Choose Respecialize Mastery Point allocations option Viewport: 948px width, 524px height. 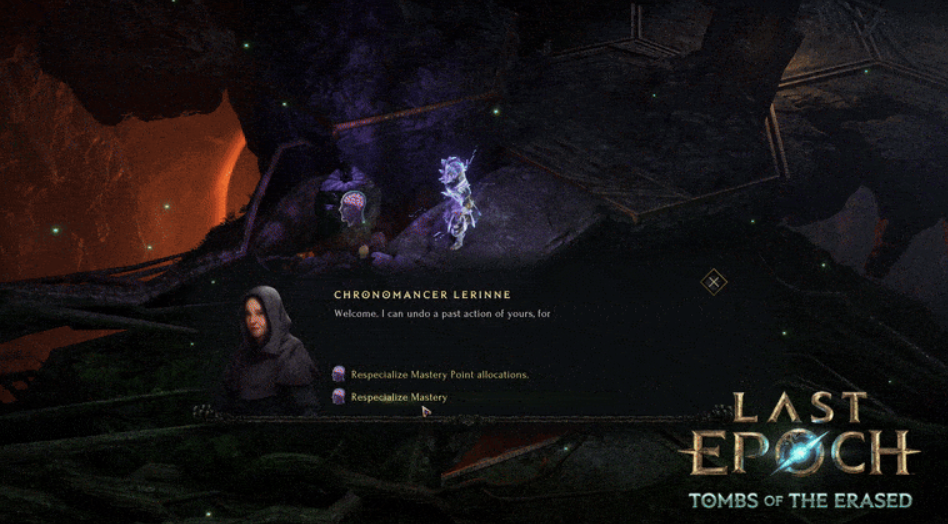pyautogui.click(x=438, y=375)
